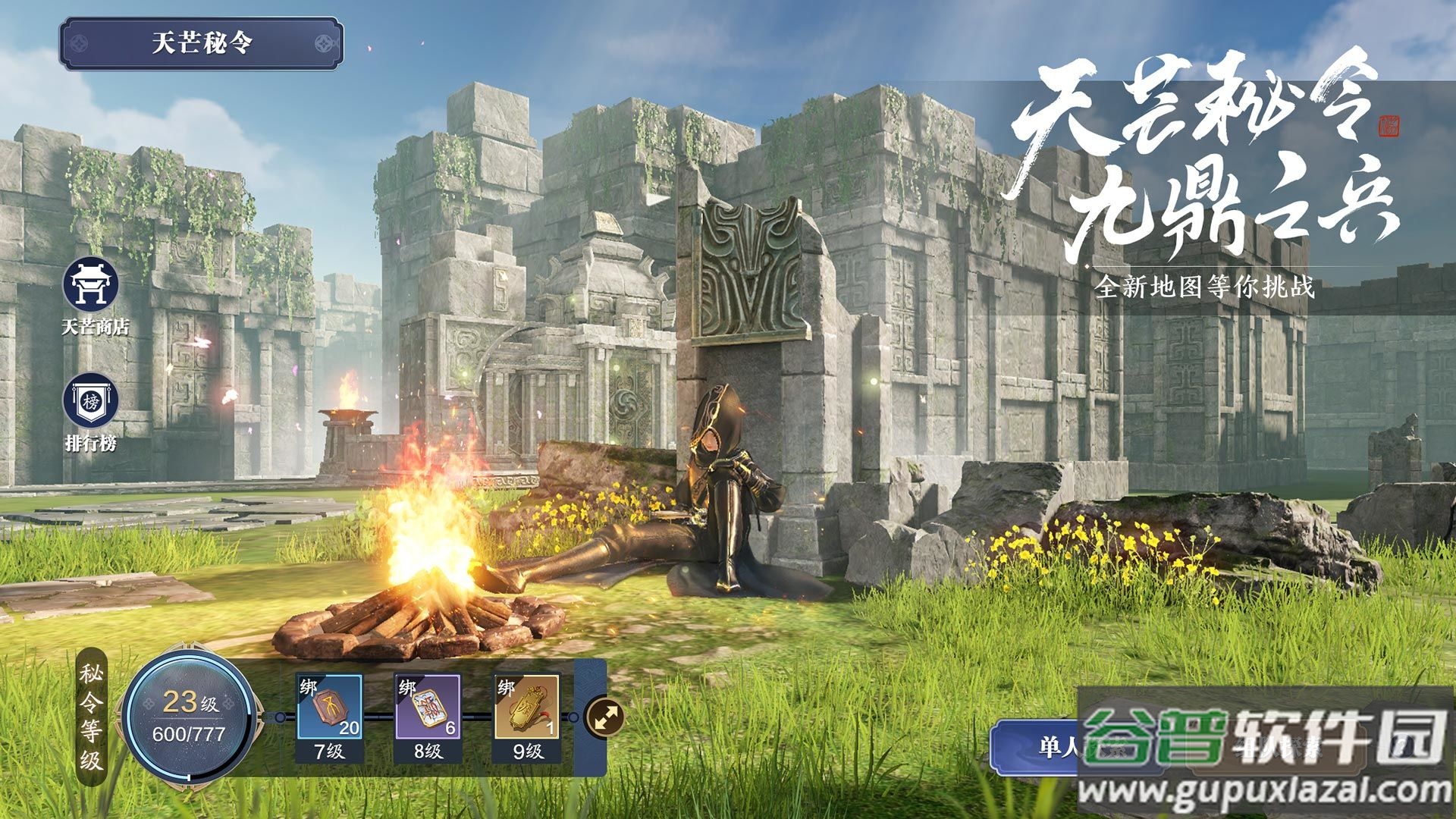Select the level 7 reward rune tile

(x=329, y=708)
